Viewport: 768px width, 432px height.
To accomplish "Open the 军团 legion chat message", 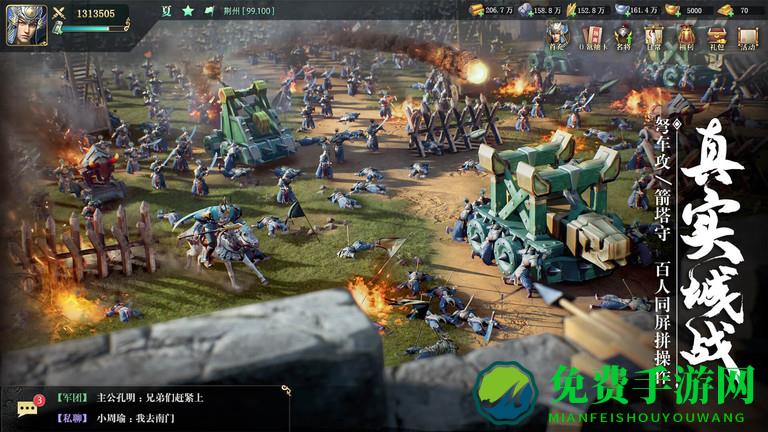I will 130,398.
